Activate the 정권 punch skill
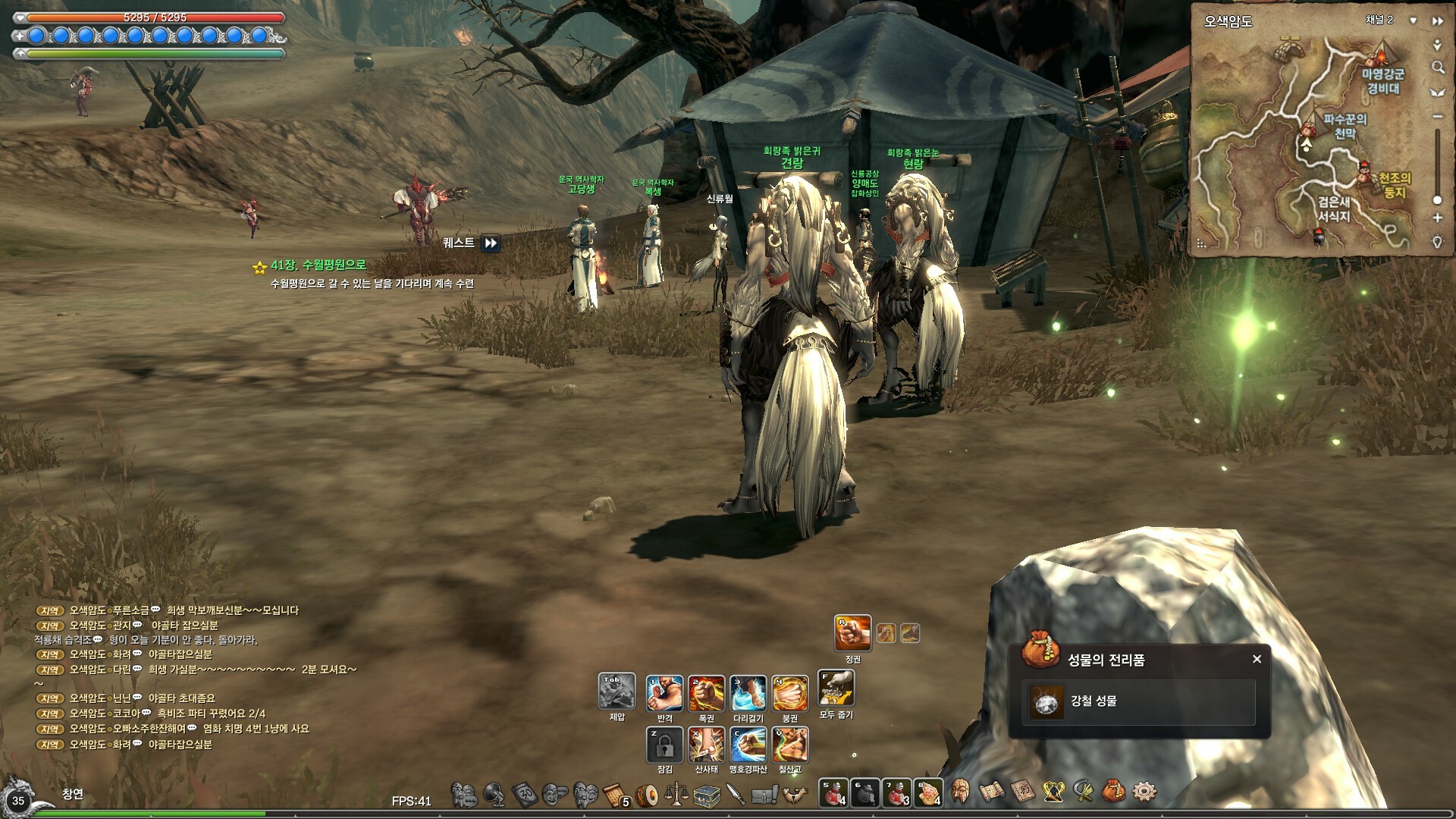The image size is (1456, 819). [852, 633]
